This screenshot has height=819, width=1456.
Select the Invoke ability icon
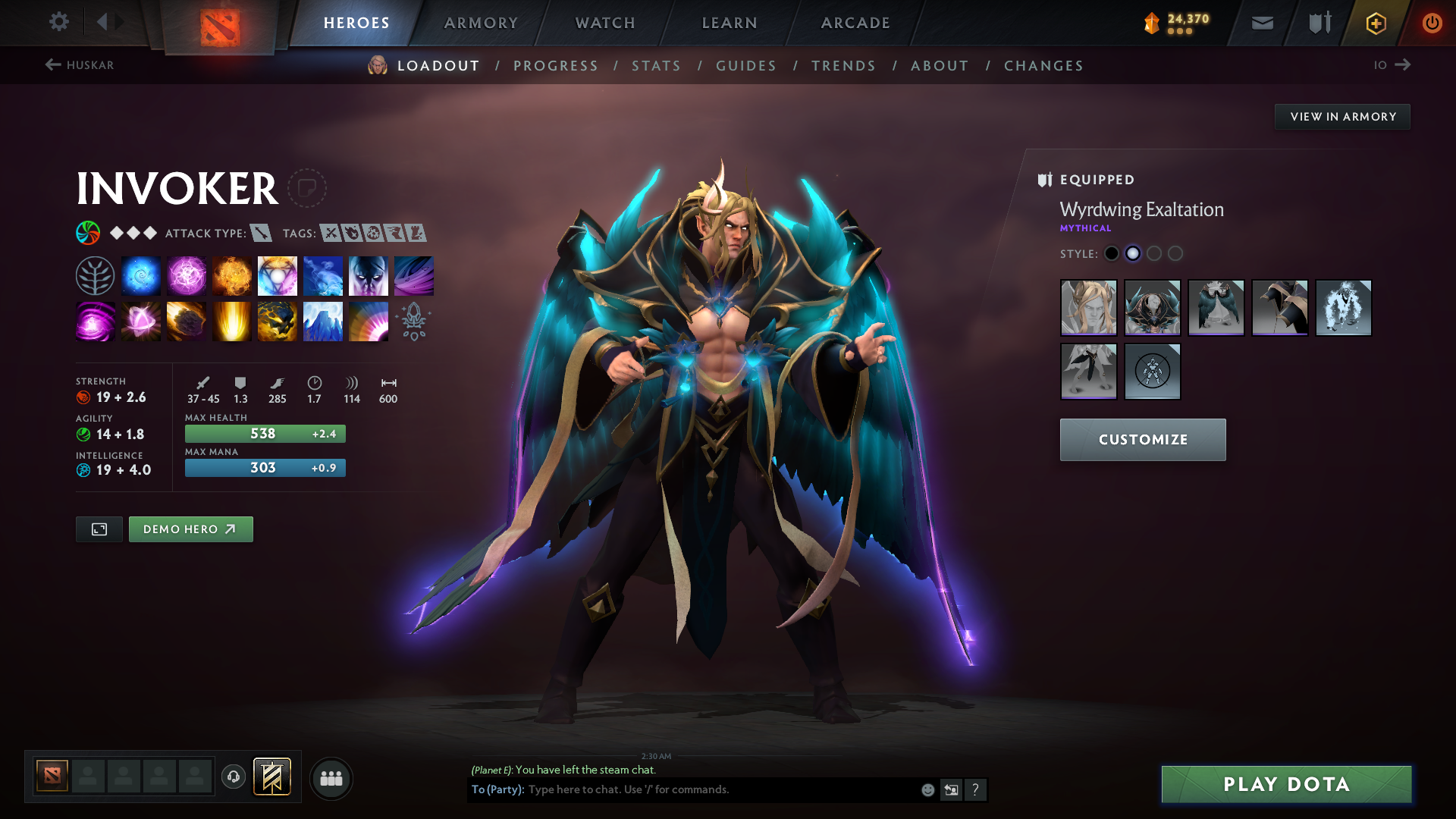(x=277, y=275)
